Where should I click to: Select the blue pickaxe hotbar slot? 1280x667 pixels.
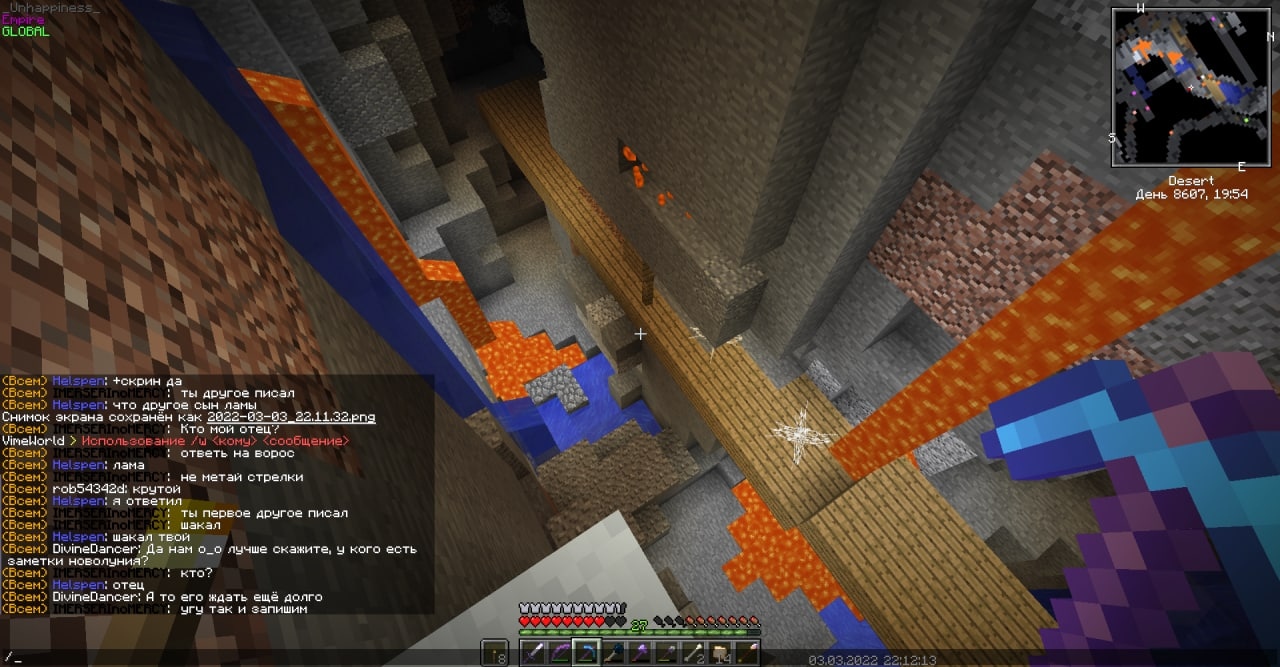[x=587, y=652]
